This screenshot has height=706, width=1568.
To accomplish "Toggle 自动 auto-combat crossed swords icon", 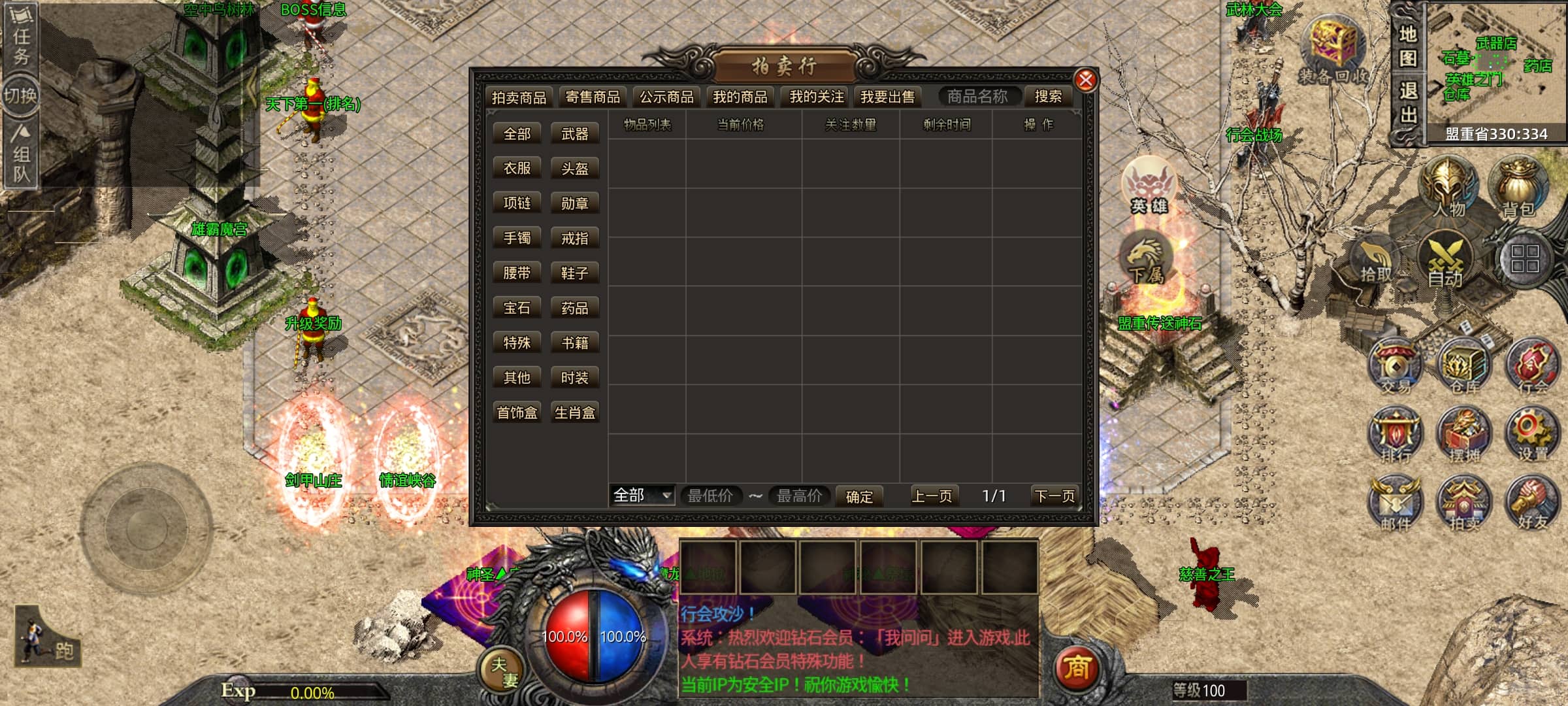I will (1445, 261).
